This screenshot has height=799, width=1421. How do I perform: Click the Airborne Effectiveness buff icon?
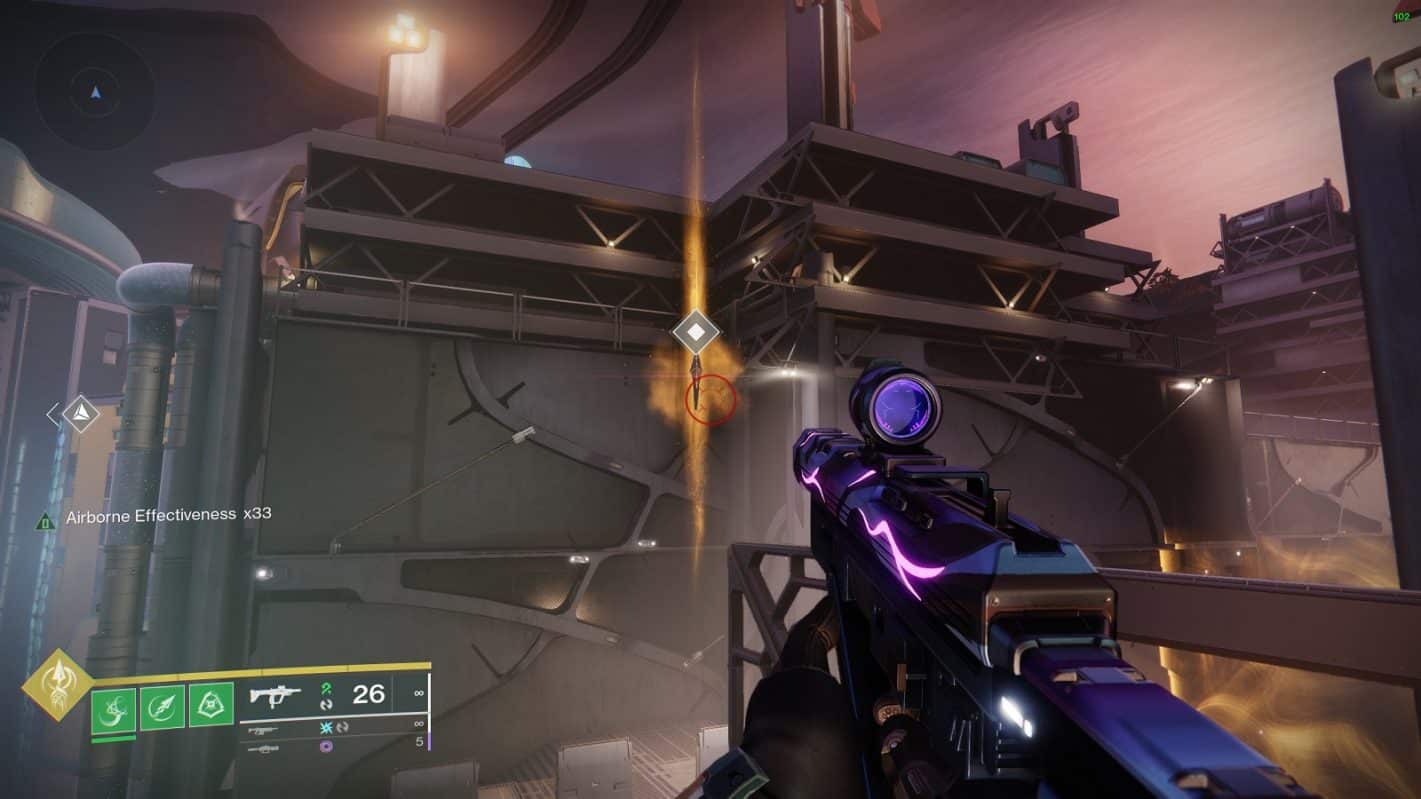(x=46, y=520)
